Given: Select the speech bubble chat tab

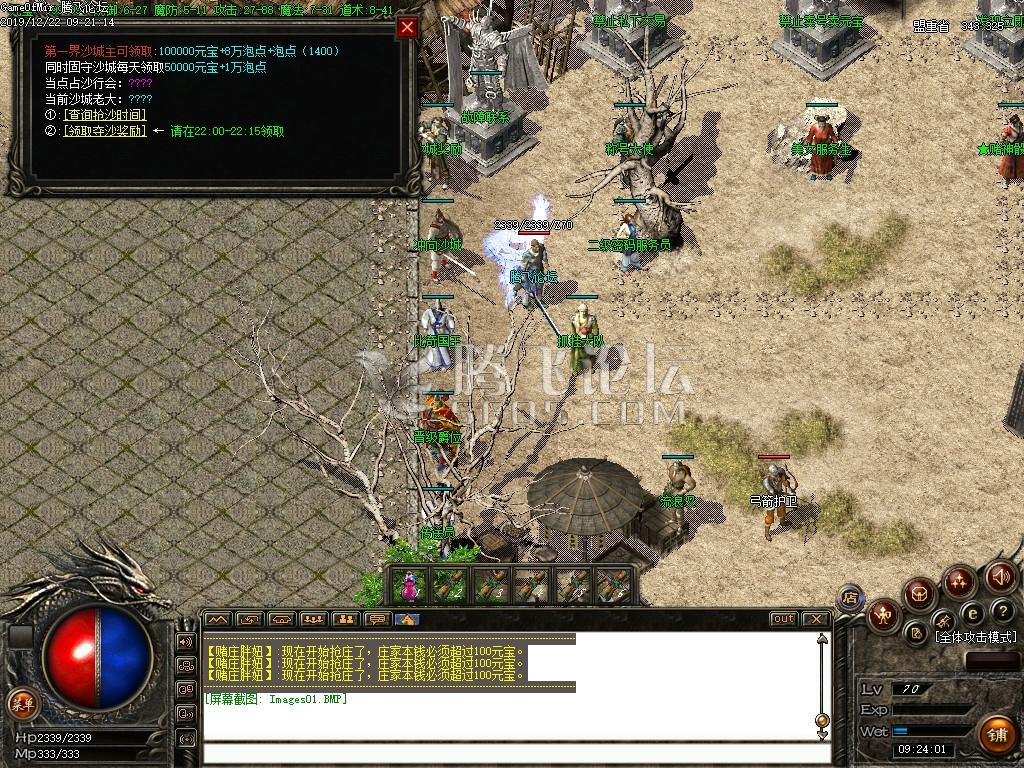Looking at the screenshot, I should coord(376,619).
